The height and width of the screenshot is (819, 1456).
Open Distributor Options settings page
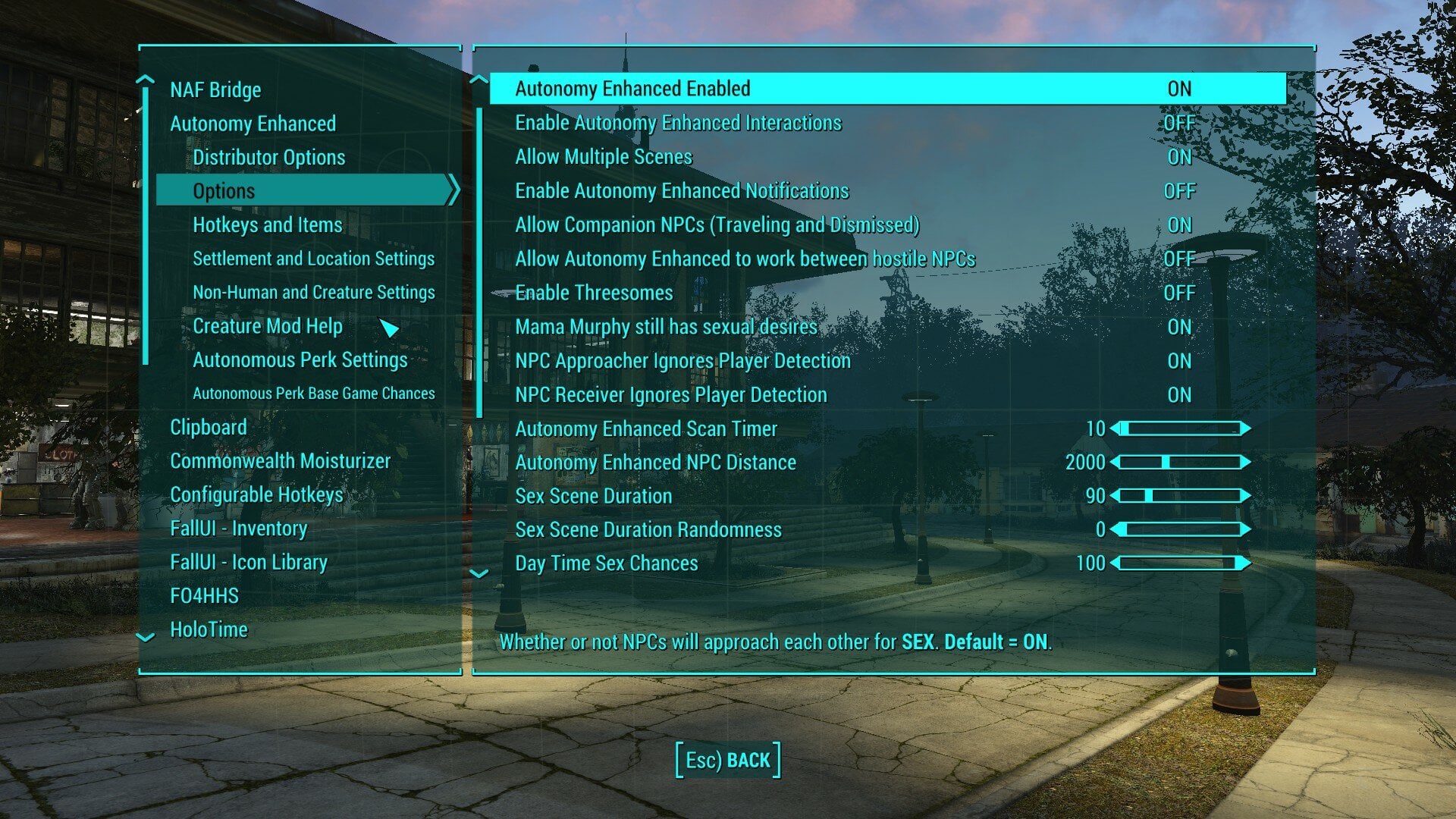coord(268,157)
